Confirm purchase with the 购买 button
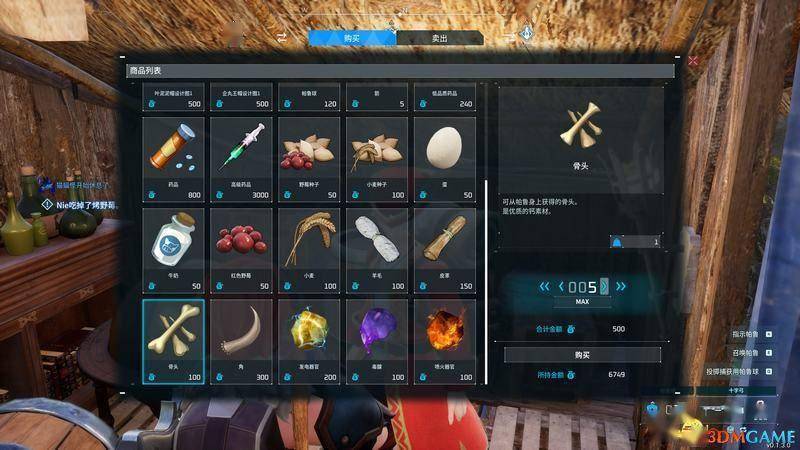The width and height of the screenshot is (800, 450). tap(582, 355)
